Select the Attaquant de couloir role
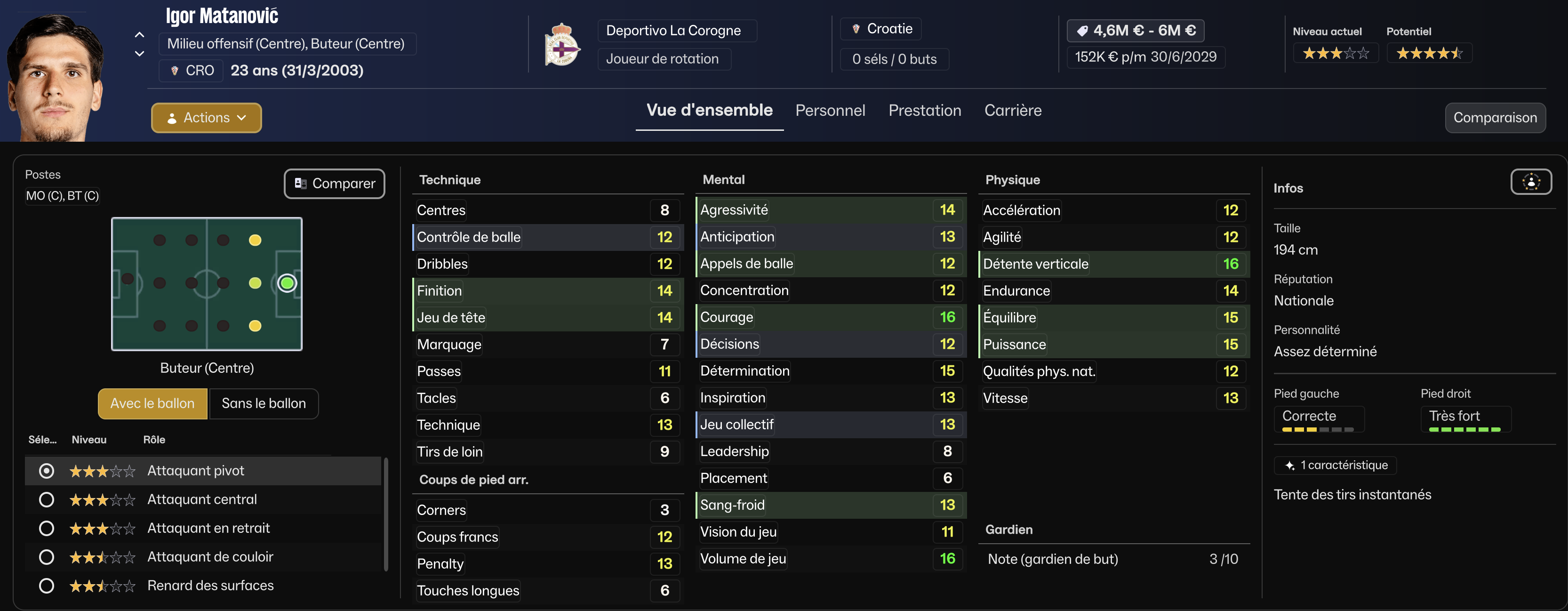Image resolution: width=1568 pixels, height=611 pixels. 46,557
